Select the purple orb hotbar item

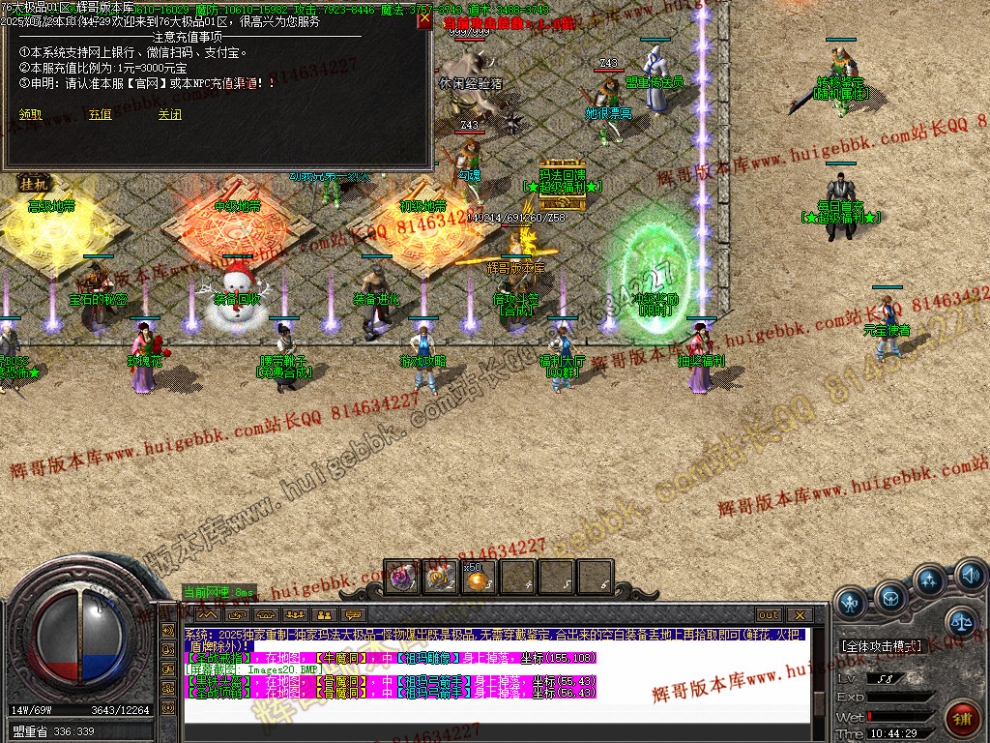(403, 577)
